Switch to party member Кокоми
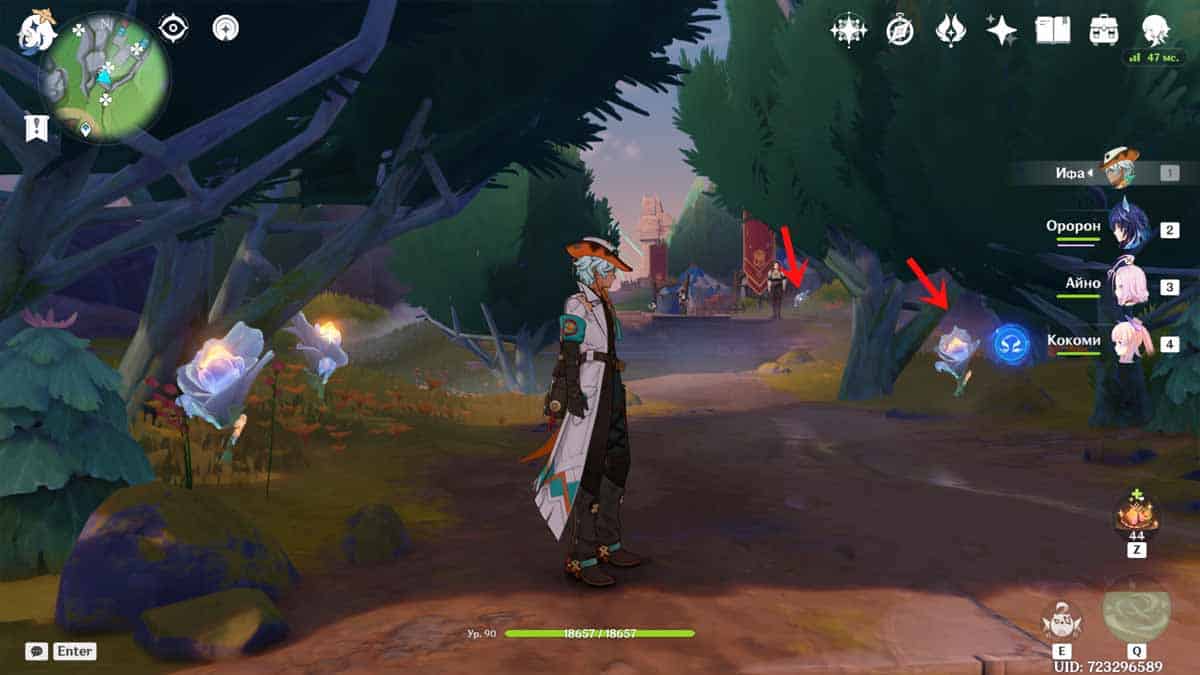Image resolution: width=1200 pixels, height=675 pixels. pos(1129,341)
